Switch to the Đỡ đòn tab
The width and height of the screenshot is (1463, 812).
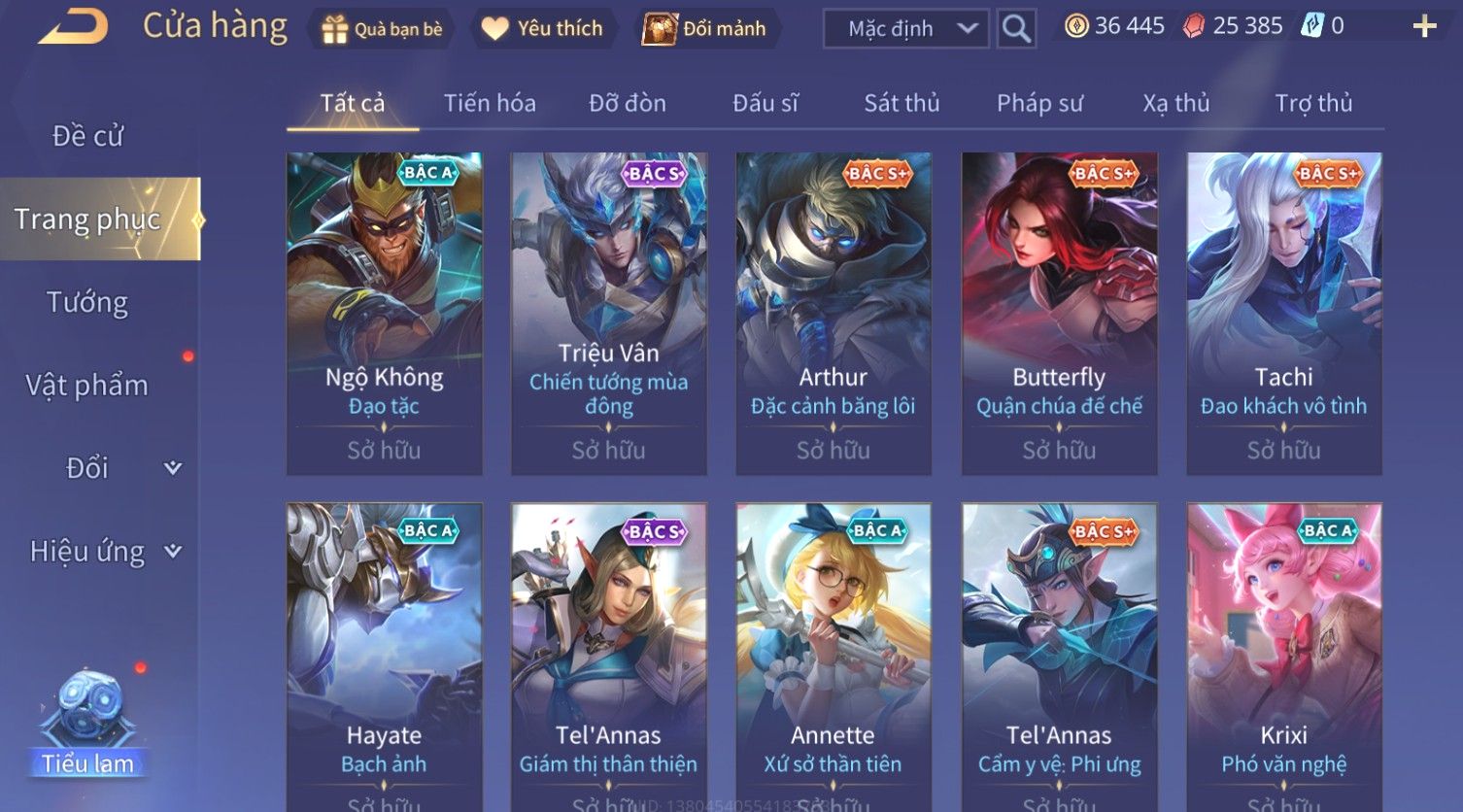click(628, 103)
